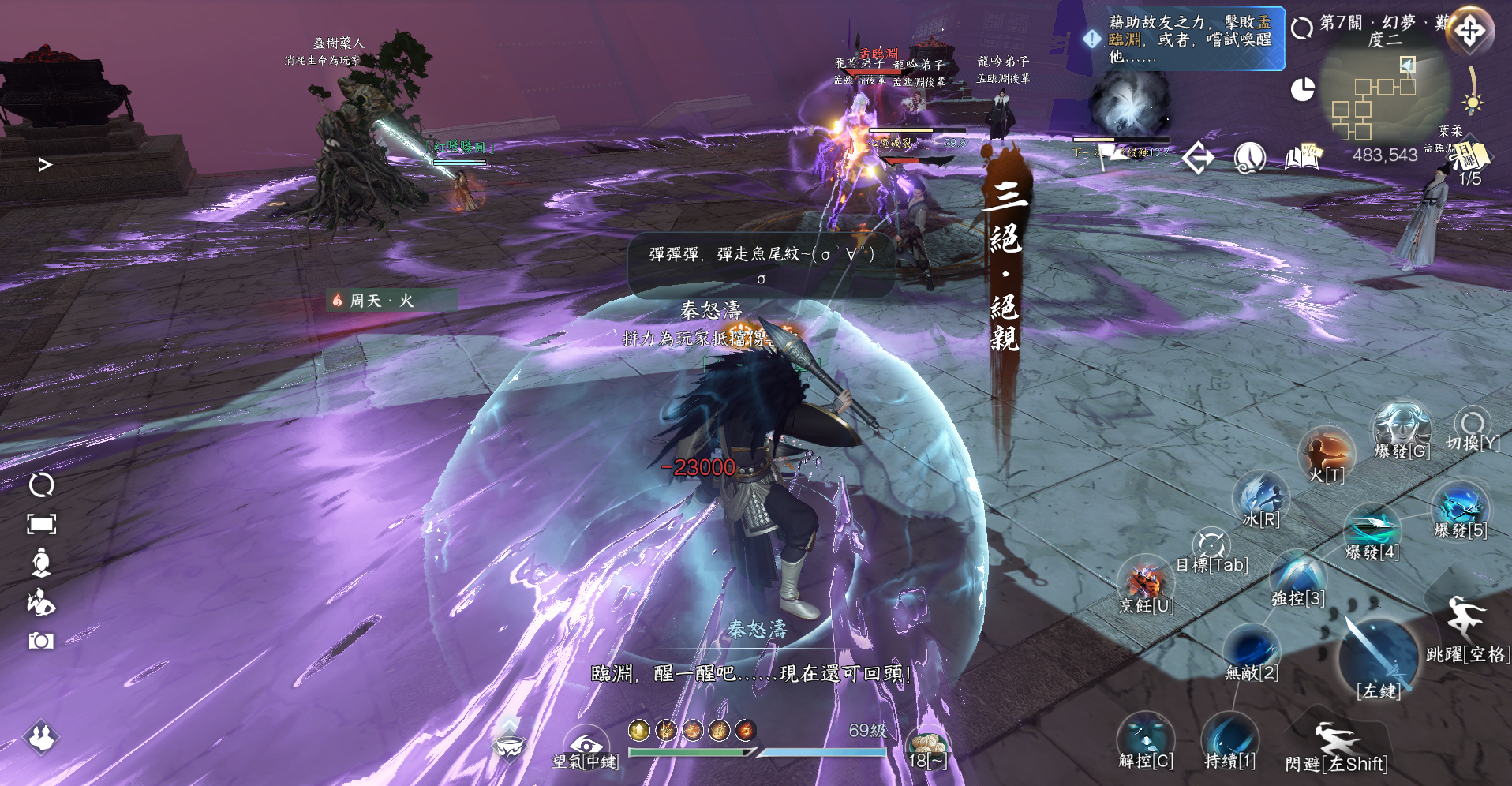Use the 強控[3] crowd control skill
The image size is (1512, 786).
1297,577
